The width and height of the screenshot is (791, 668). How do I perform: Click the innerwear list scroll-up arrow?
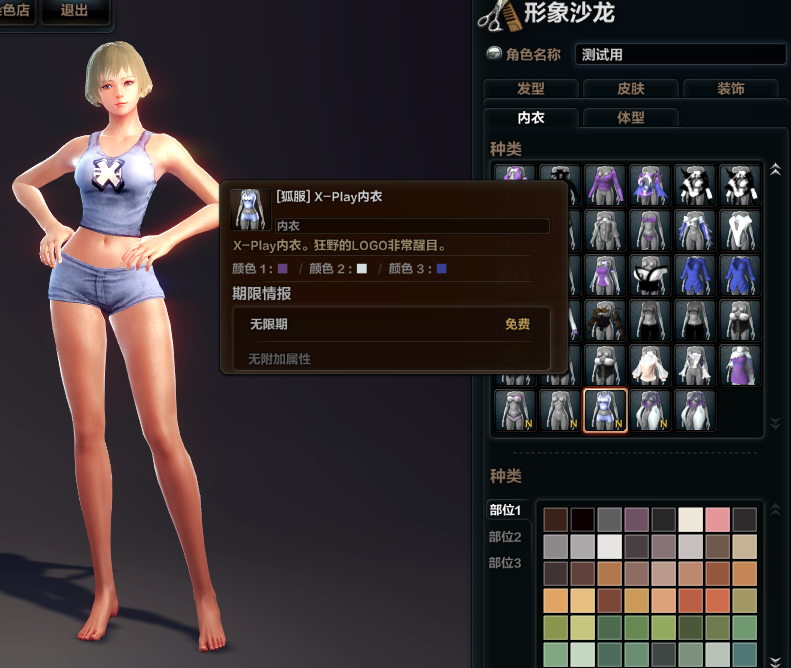(x=773, y=169)
